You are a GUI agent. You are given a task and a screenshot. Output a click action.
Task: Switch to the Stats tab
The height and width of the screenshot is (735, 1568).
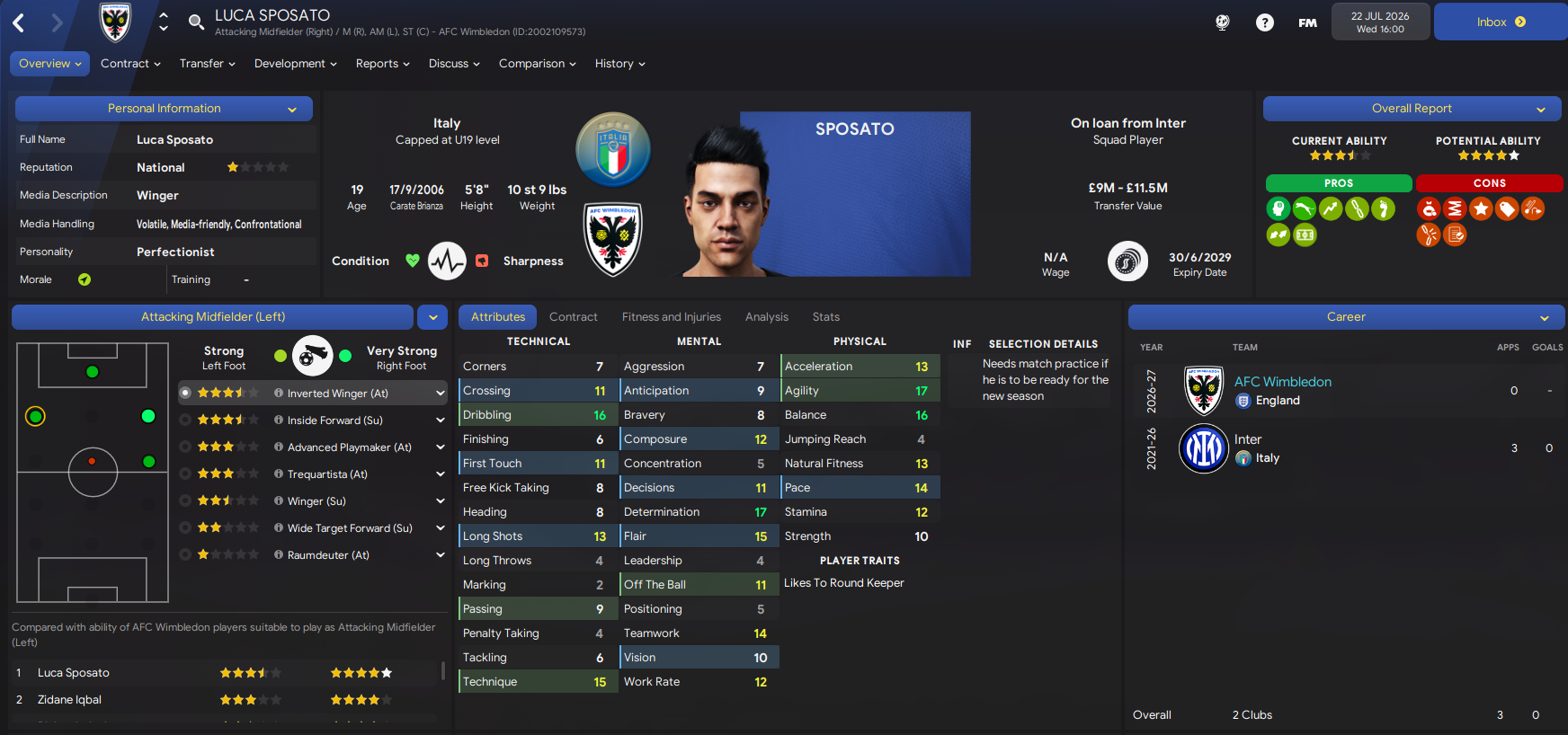point(825,317)
